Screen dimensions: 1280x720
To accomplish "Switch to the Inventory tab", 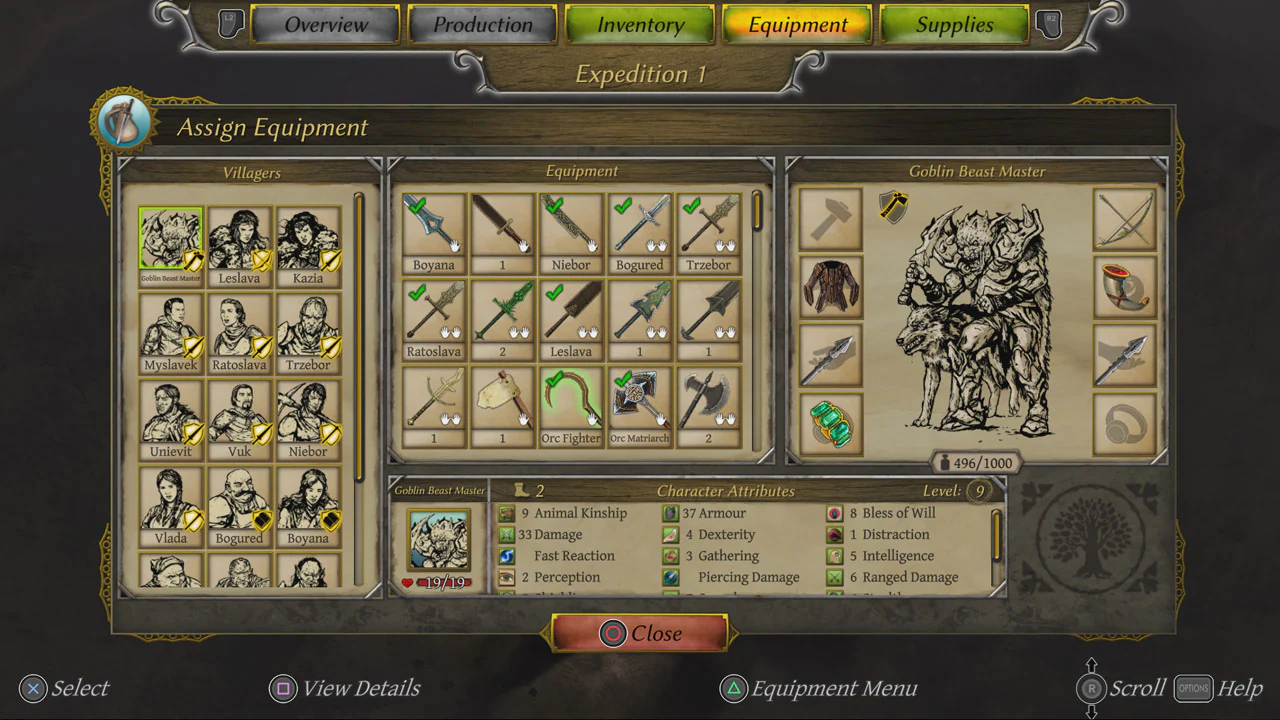I will tap(639, 24).
